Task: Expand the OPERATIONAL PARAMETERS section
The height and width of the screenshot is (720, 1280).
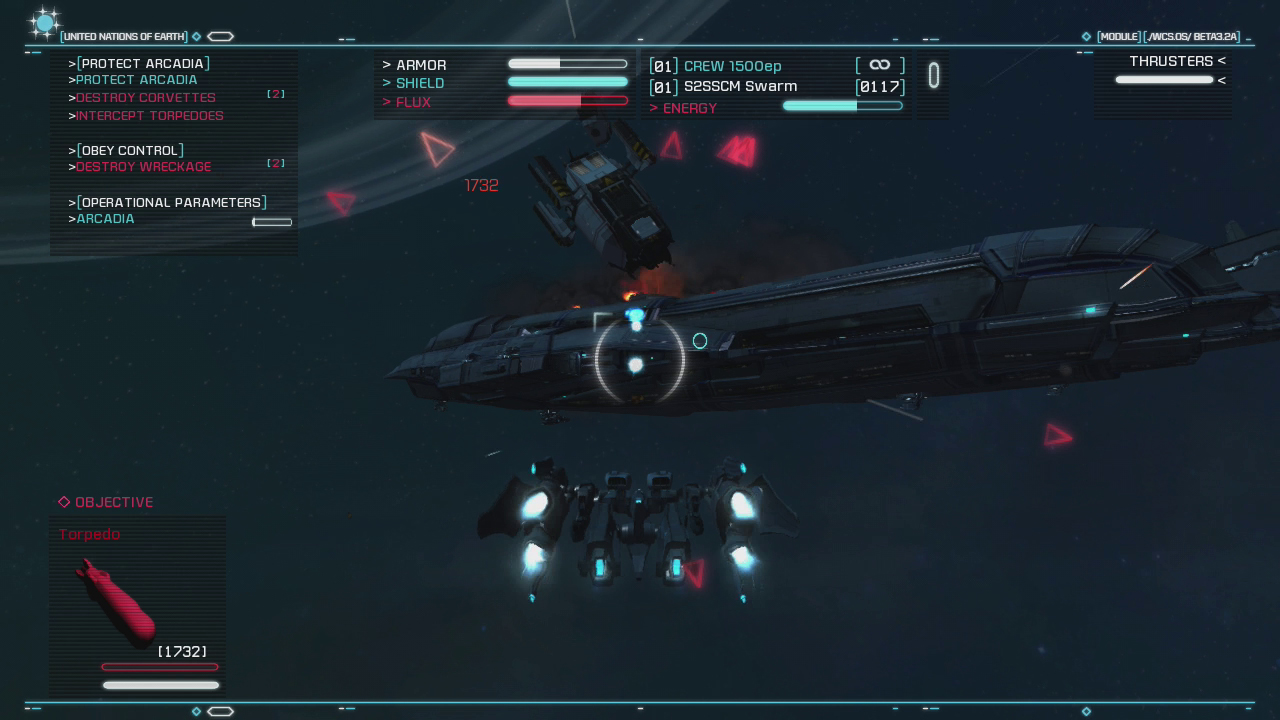Action: [172, 202]
